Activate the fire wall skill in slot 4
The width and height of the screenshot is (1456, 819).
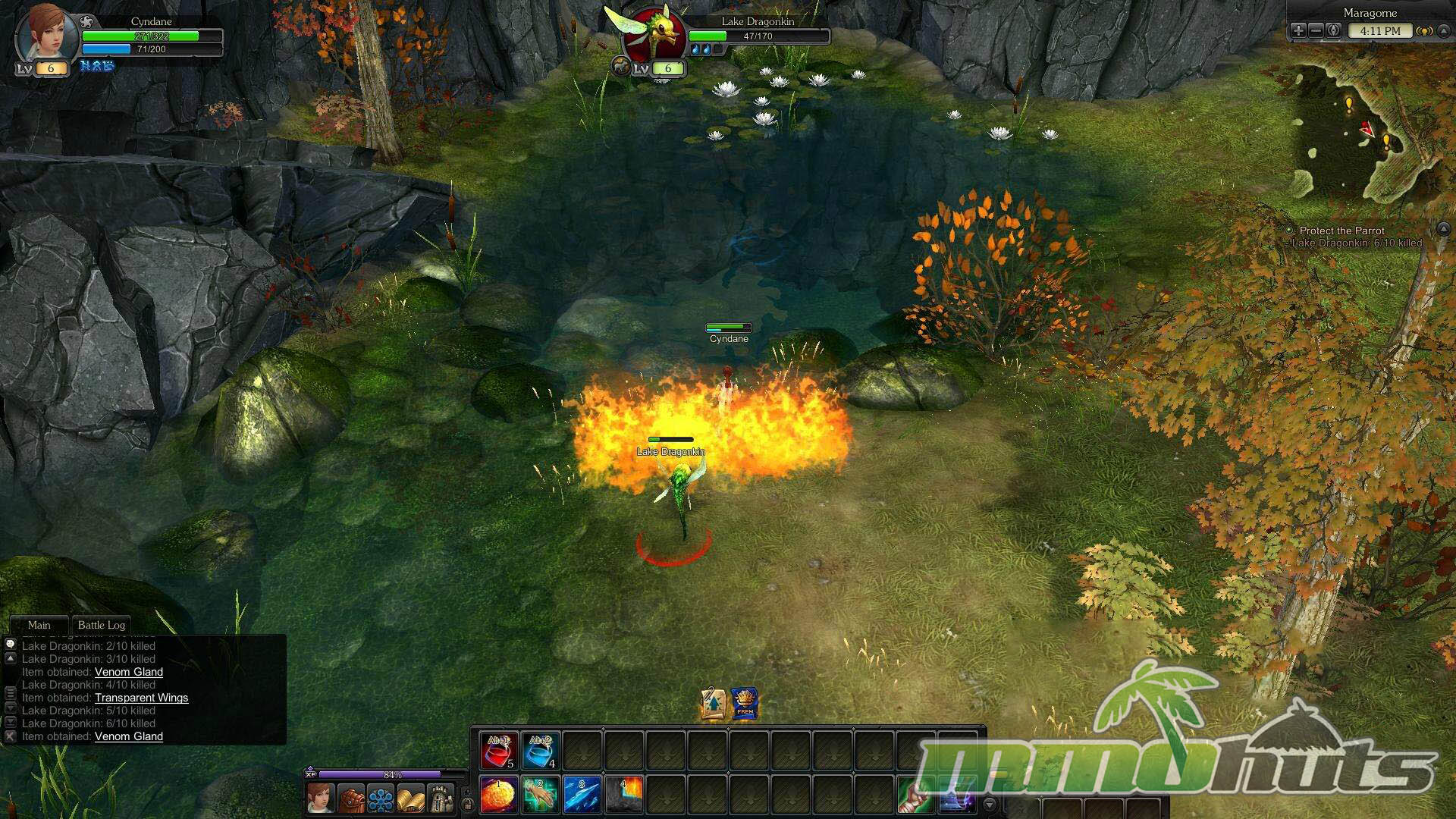click(624, 794)
